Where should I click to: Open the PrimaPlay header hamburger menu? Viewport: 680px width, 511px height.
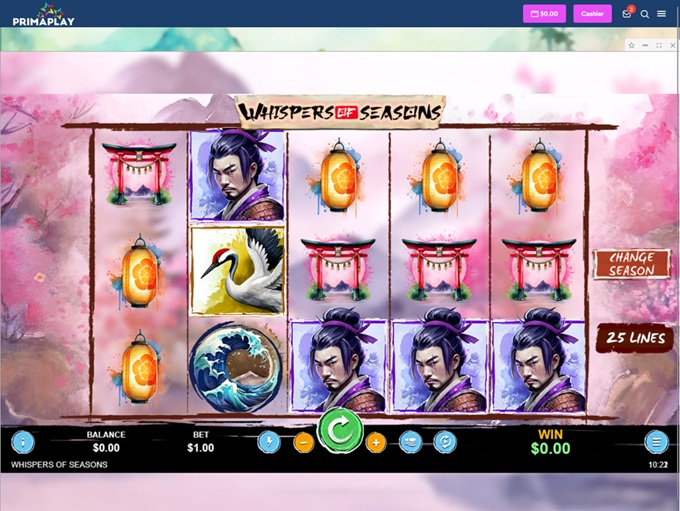(662, 14)
